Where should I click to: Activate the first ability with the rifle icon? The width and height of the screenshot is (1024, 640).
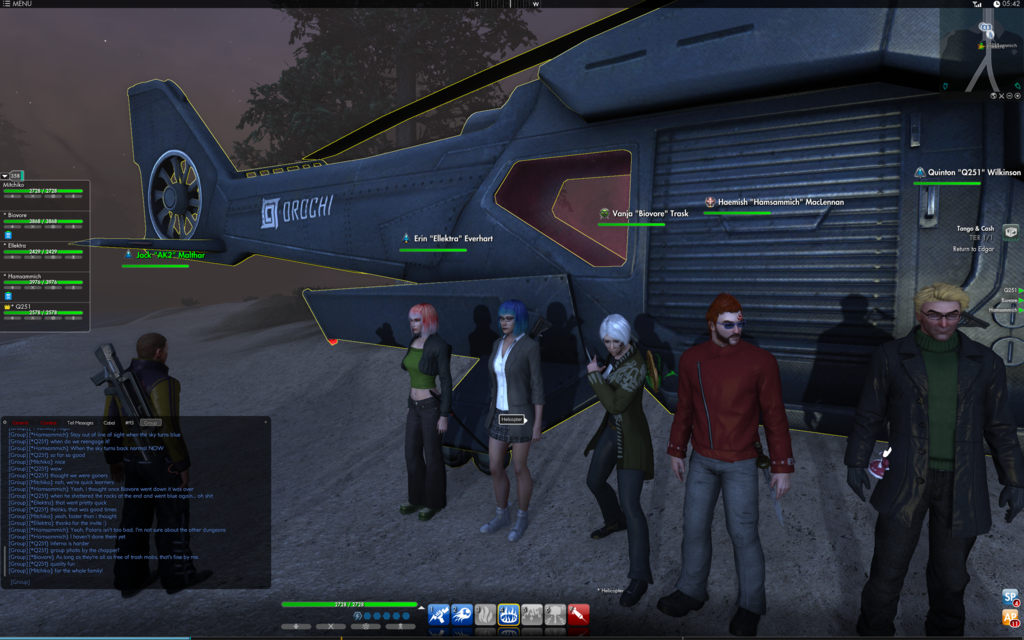439,615
